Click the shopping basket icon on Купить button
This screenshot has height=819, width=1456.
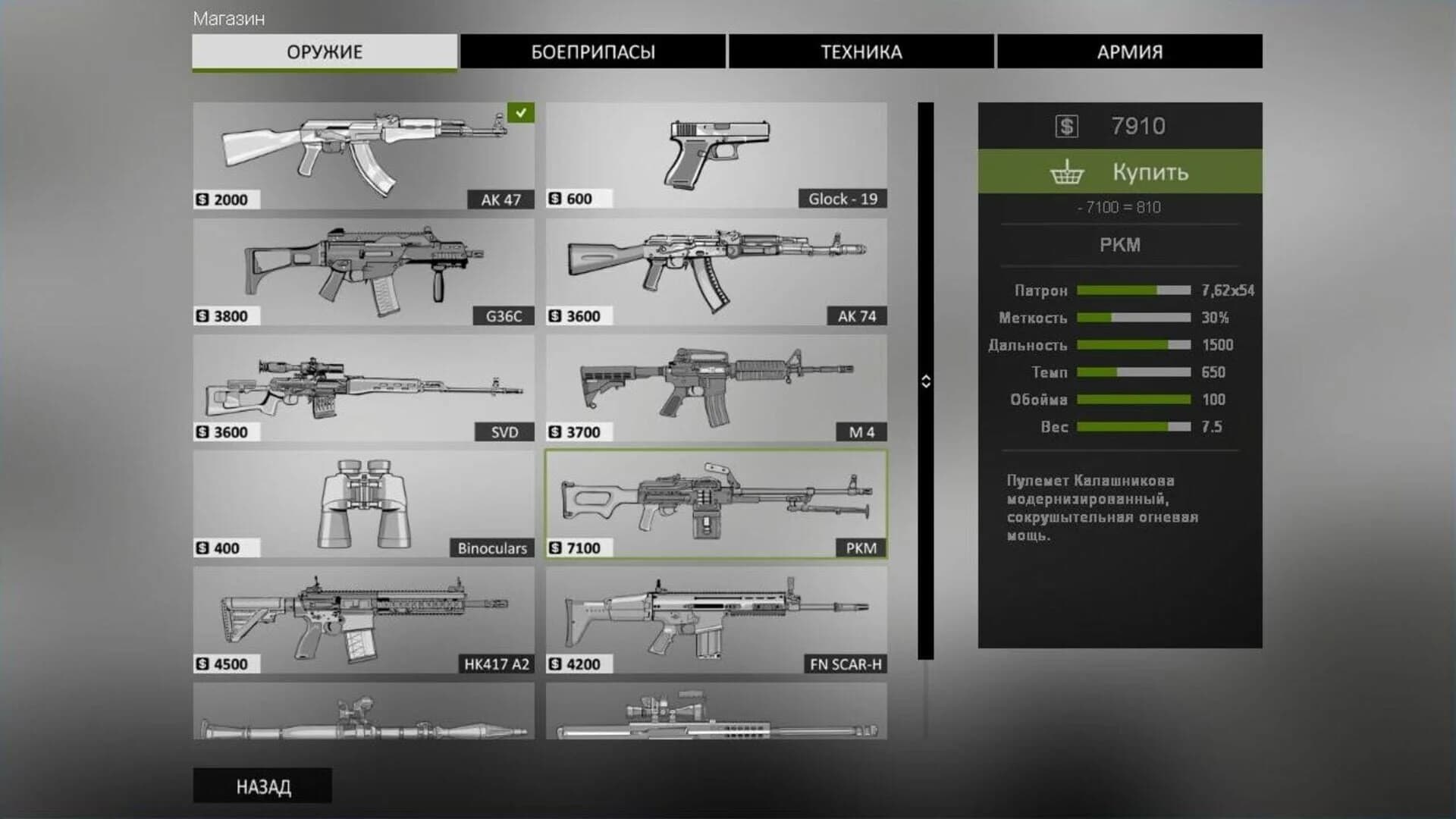point(1068,172)
